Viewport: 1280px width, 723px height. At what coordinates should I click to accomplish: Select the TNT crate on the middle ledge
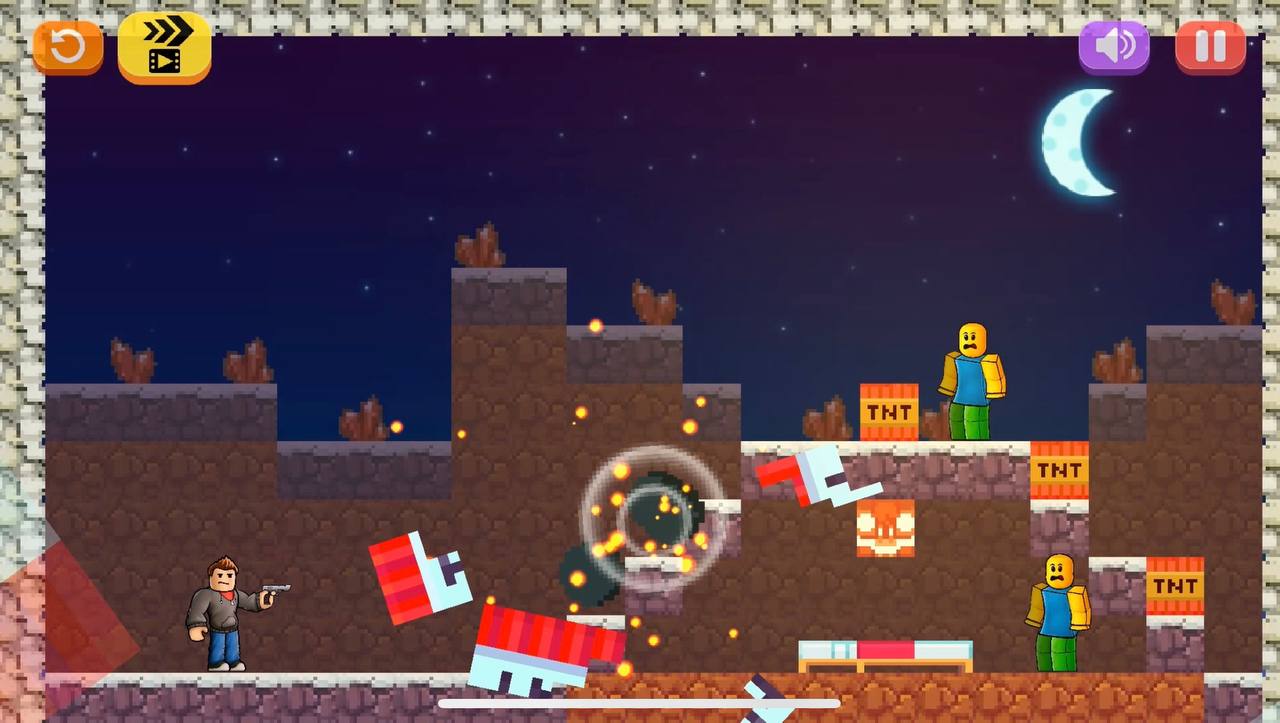tap(1058, 469)
